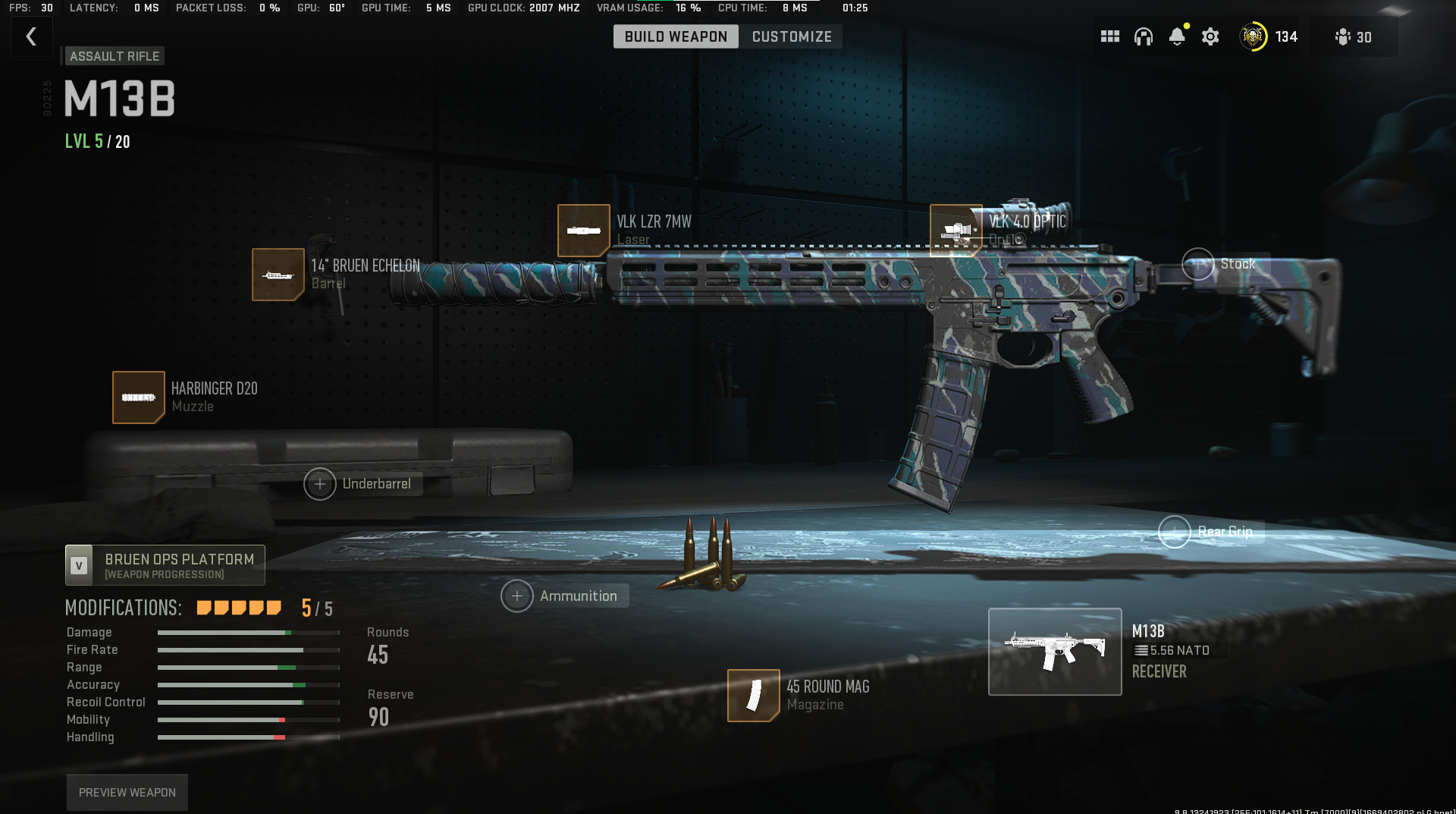
Task: Open the headset audio settings icon
Action: click(1144, 36)
